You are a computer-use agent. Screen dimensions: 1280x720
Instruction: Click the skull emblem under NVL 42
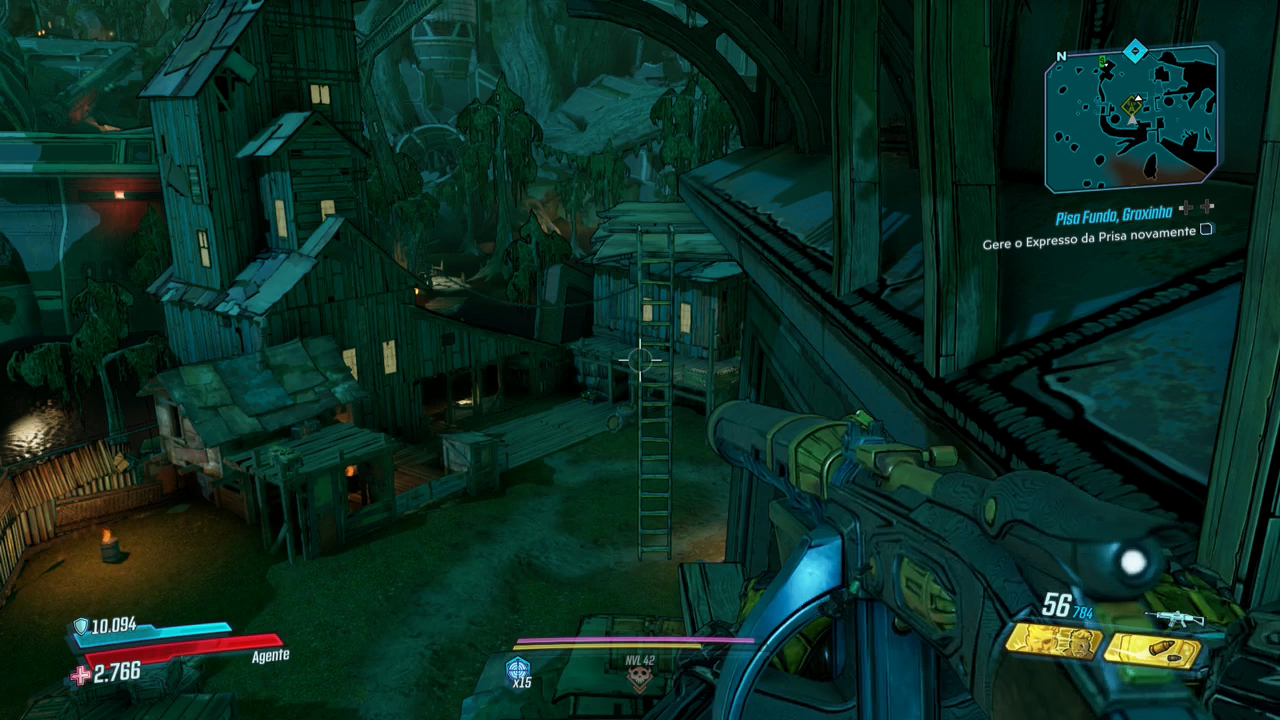(638, 680)
